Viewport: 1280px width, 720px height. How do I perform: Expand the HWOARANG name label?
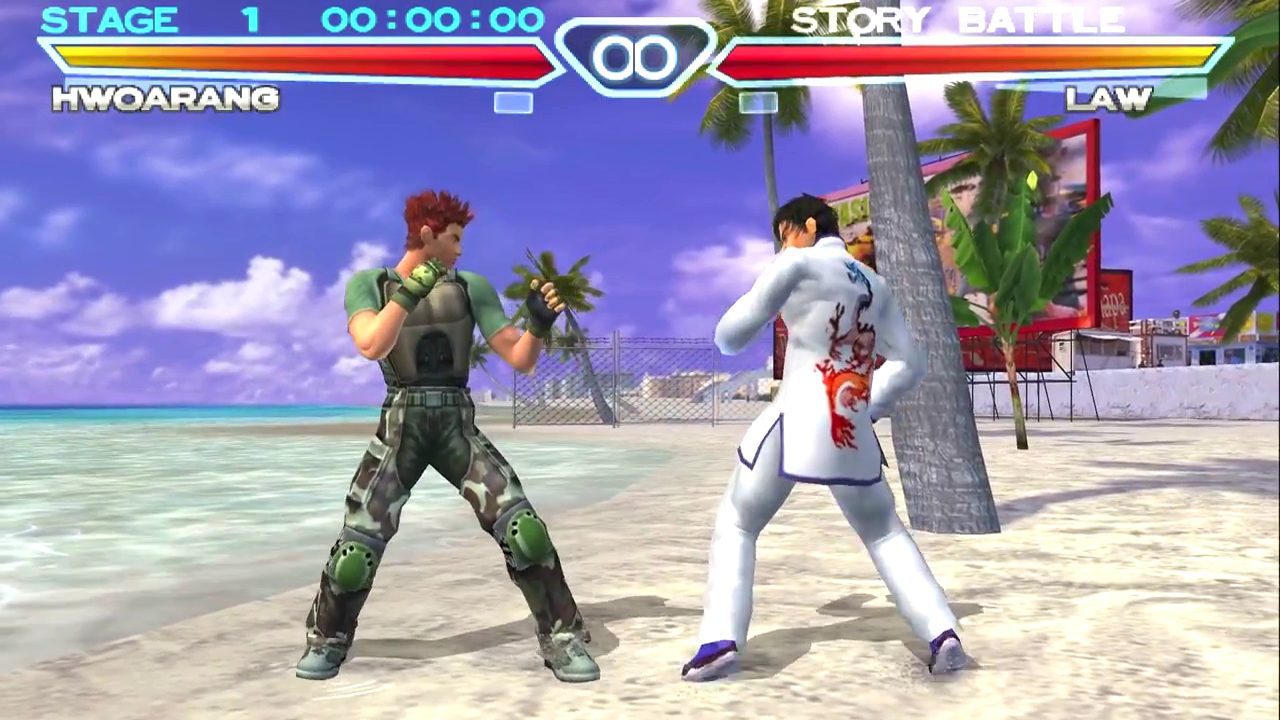pos(163,99)
